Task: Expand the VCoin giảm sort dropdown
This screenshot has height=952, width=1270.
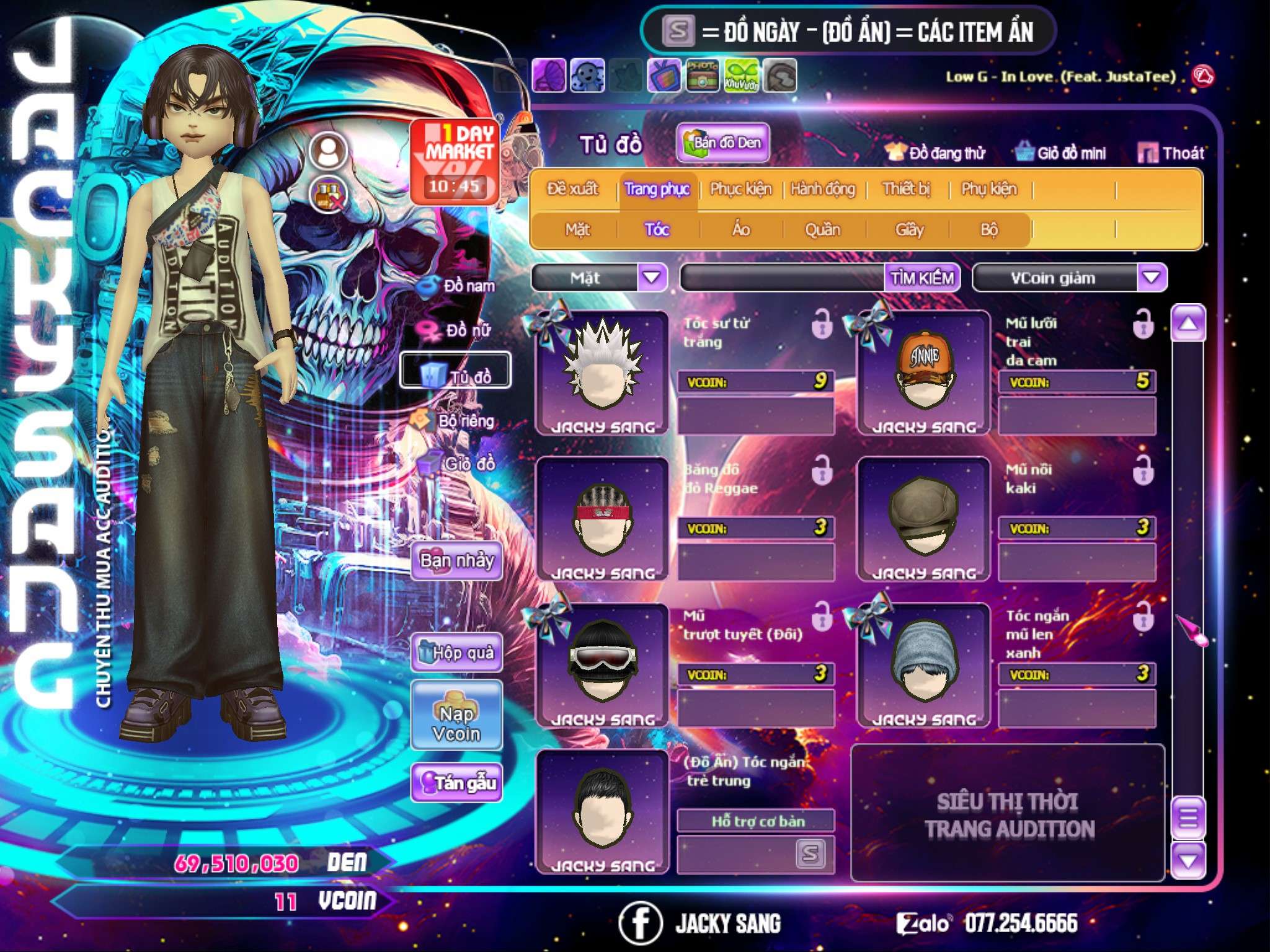Action: click(x=1151, y=278)
